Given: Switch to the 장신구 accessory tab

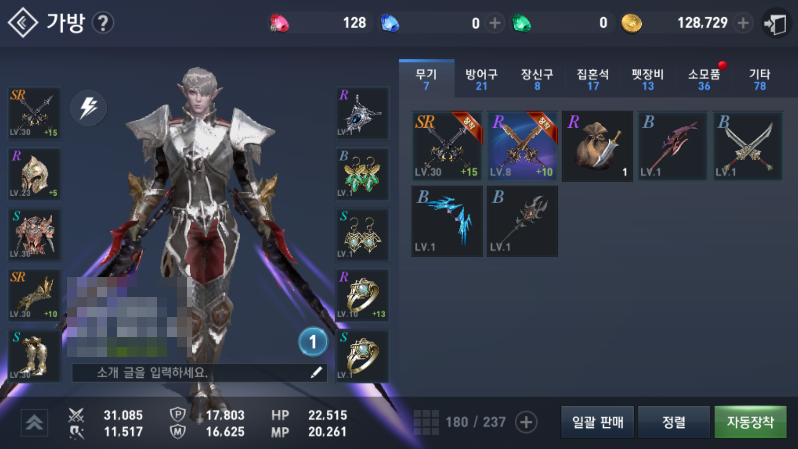Looking at the screenshot, I should (537, 79).
